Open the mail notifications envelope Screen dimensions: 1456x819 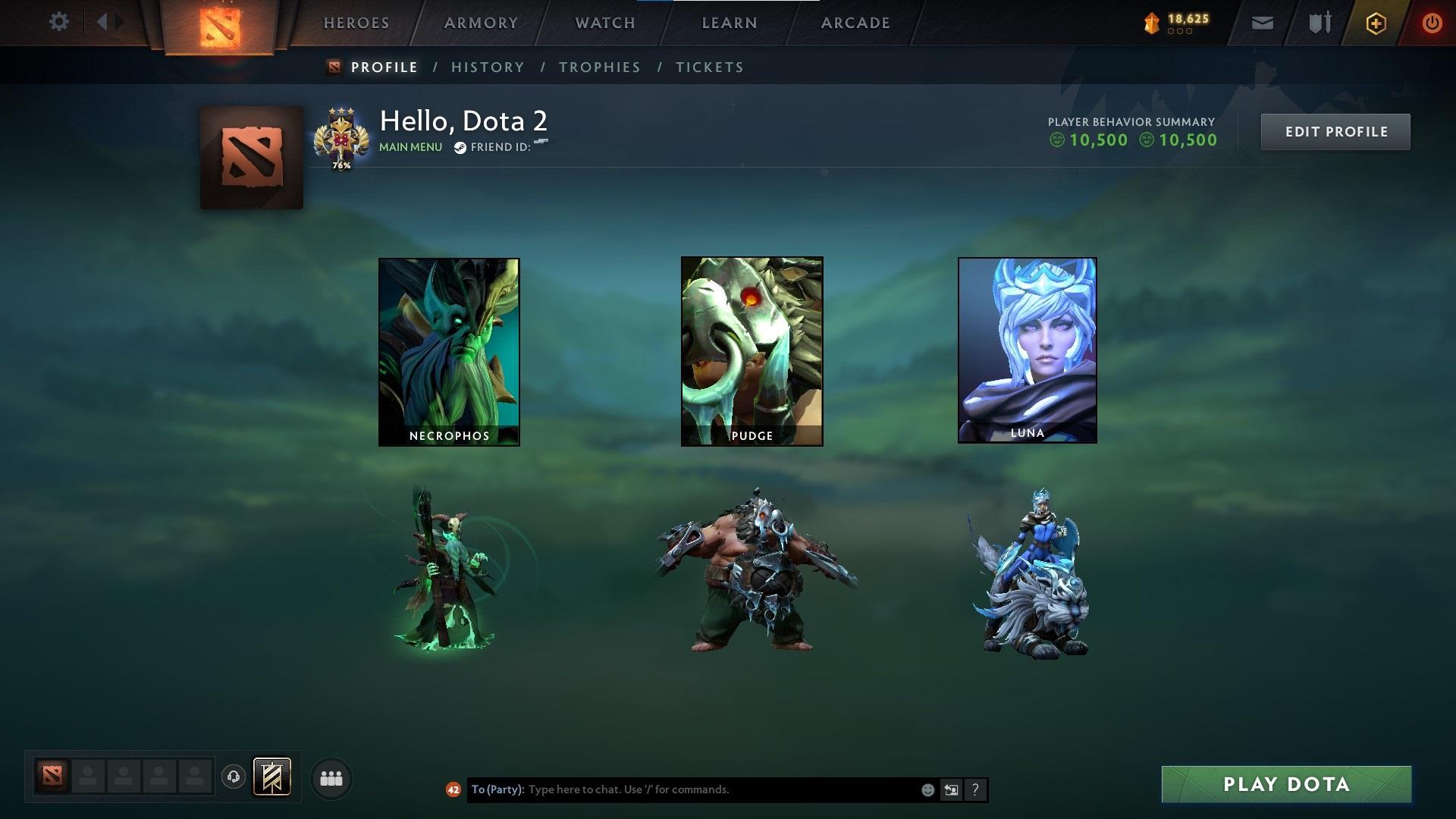click(x=1261, y=22)
